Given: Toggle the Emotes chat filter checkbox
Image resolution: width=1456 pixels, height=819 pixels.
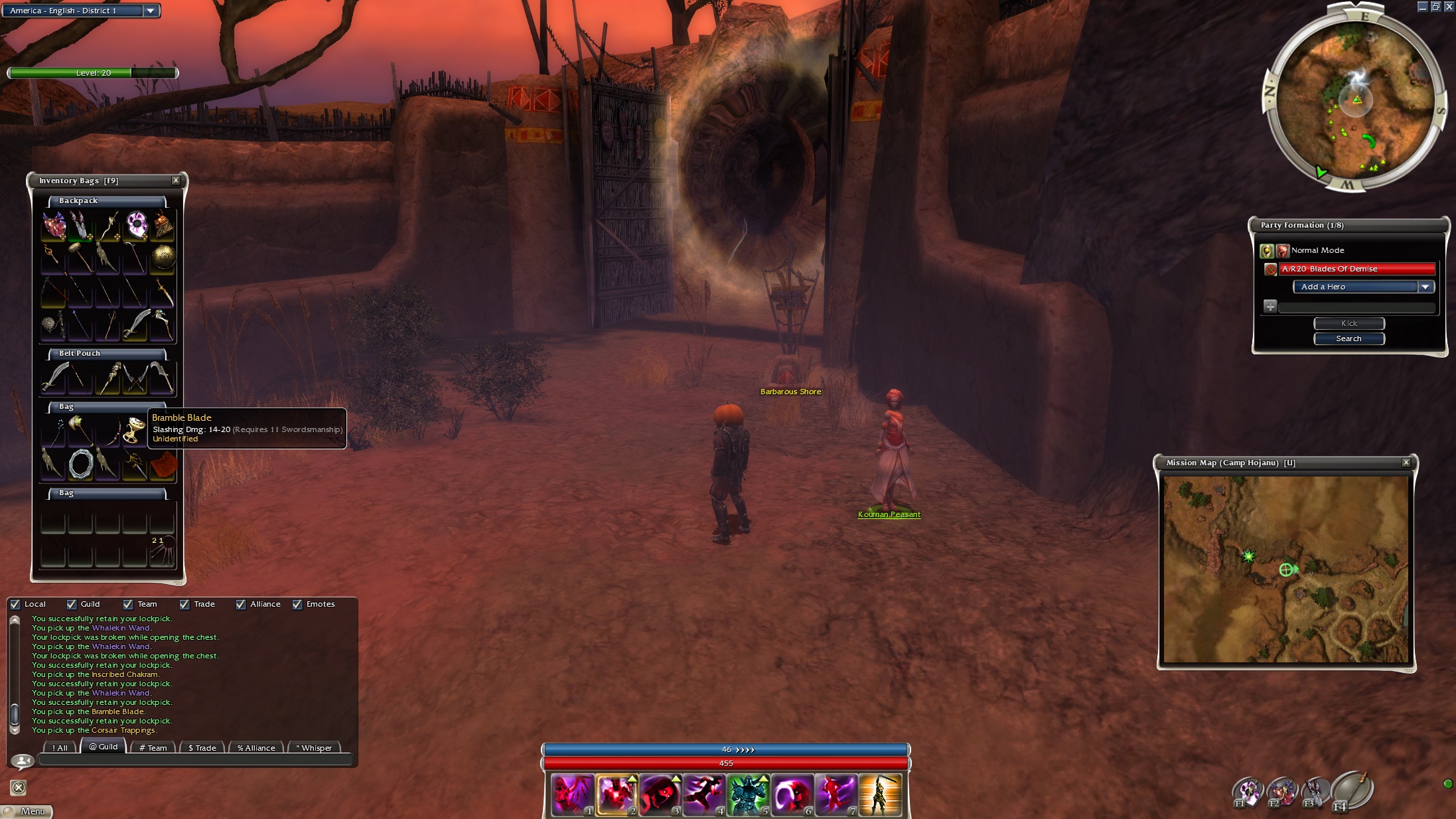Looking at the screenshot, I should coord(297,604).
